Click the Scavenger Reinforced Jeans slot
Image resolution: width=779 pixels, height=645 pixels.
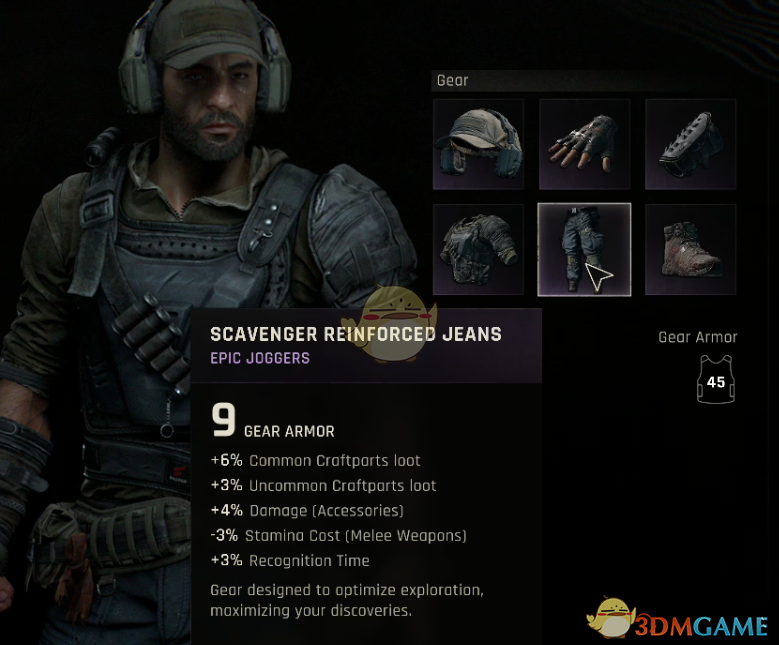584,250
